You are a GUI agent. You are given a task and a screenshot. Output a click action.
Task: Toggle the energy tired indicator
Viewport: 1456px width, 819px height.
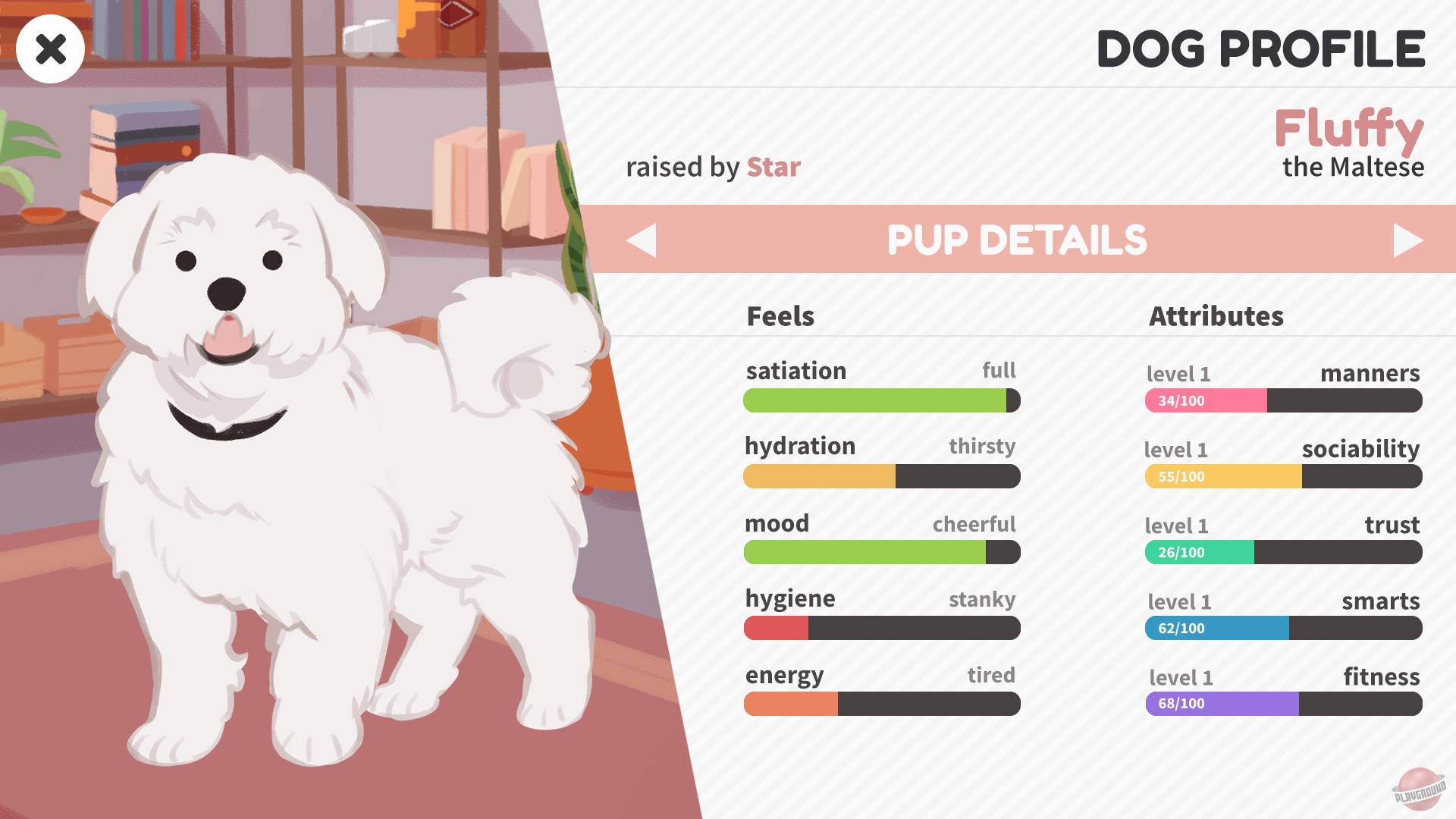(x=991, y=675)
